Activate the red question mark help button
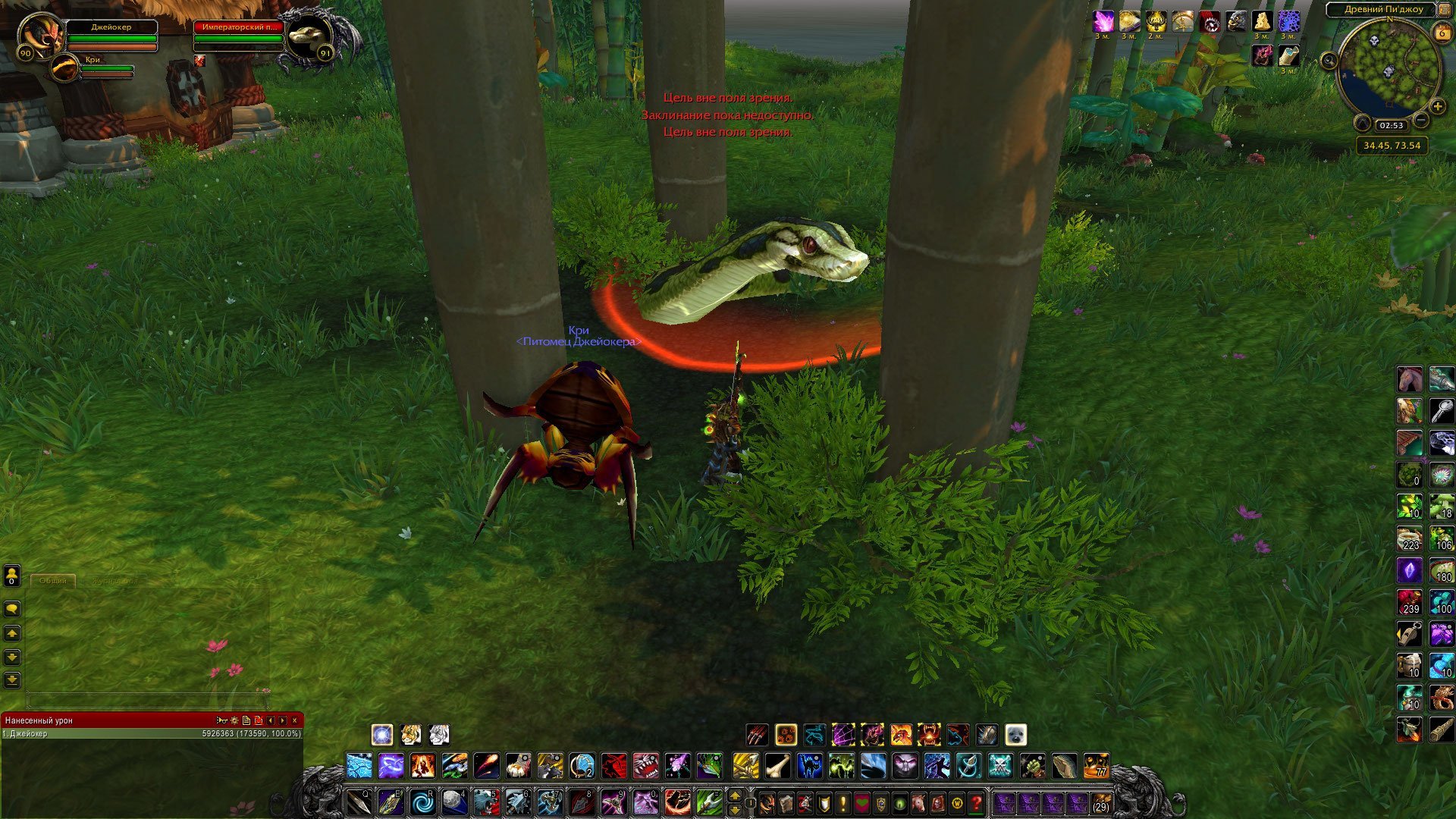The image size is (1456, 819). 976,802
